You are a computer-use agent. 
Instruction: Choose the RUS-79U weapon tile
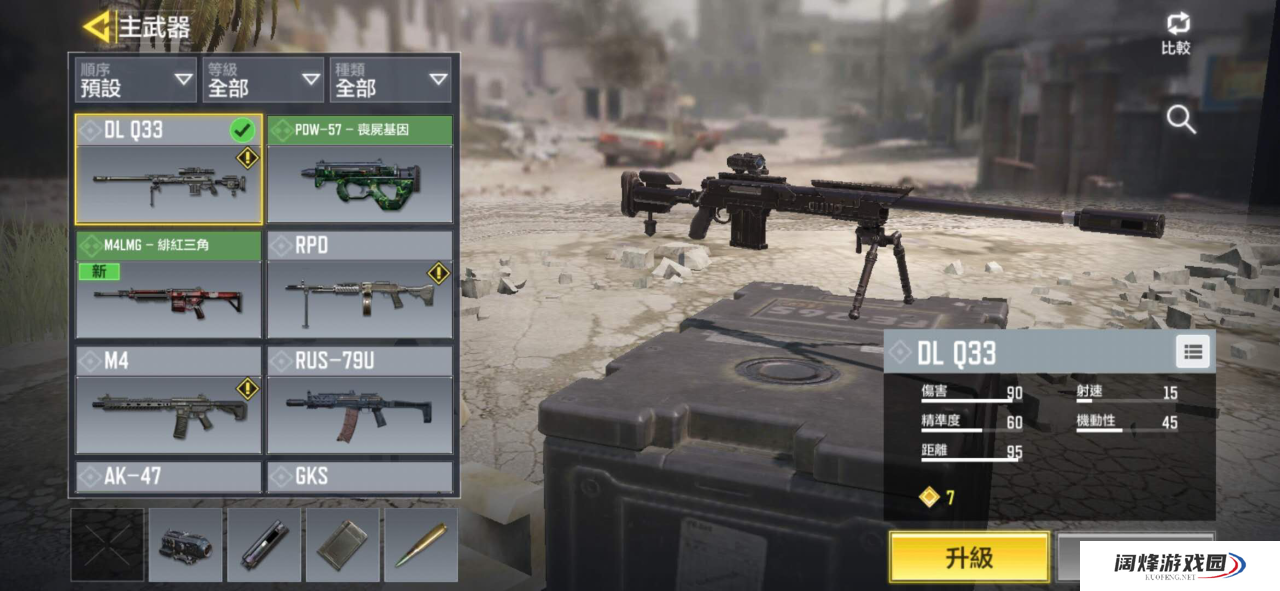coord(360,400)
